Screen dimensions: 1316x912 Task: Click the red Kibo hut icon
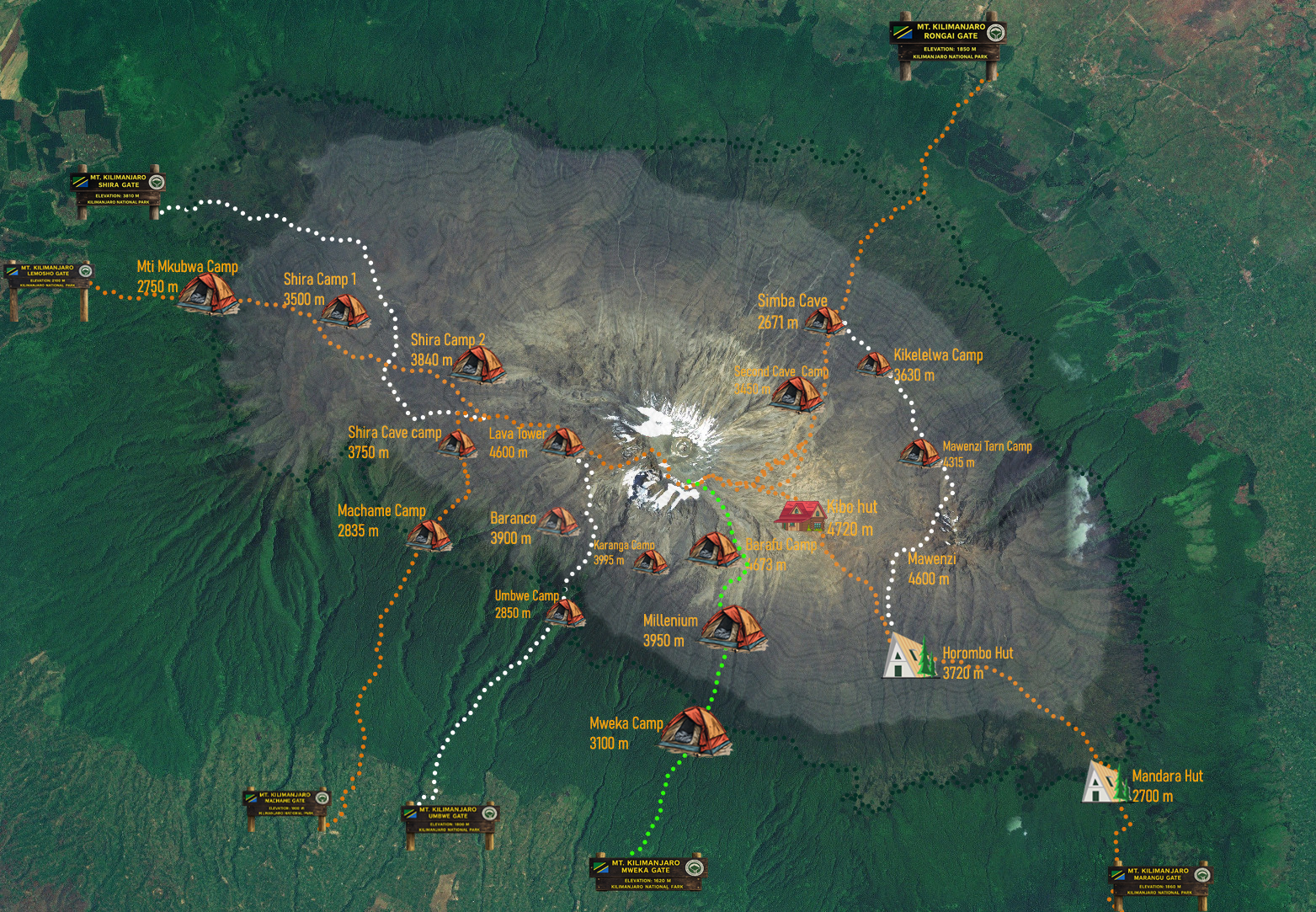[802, 515]
